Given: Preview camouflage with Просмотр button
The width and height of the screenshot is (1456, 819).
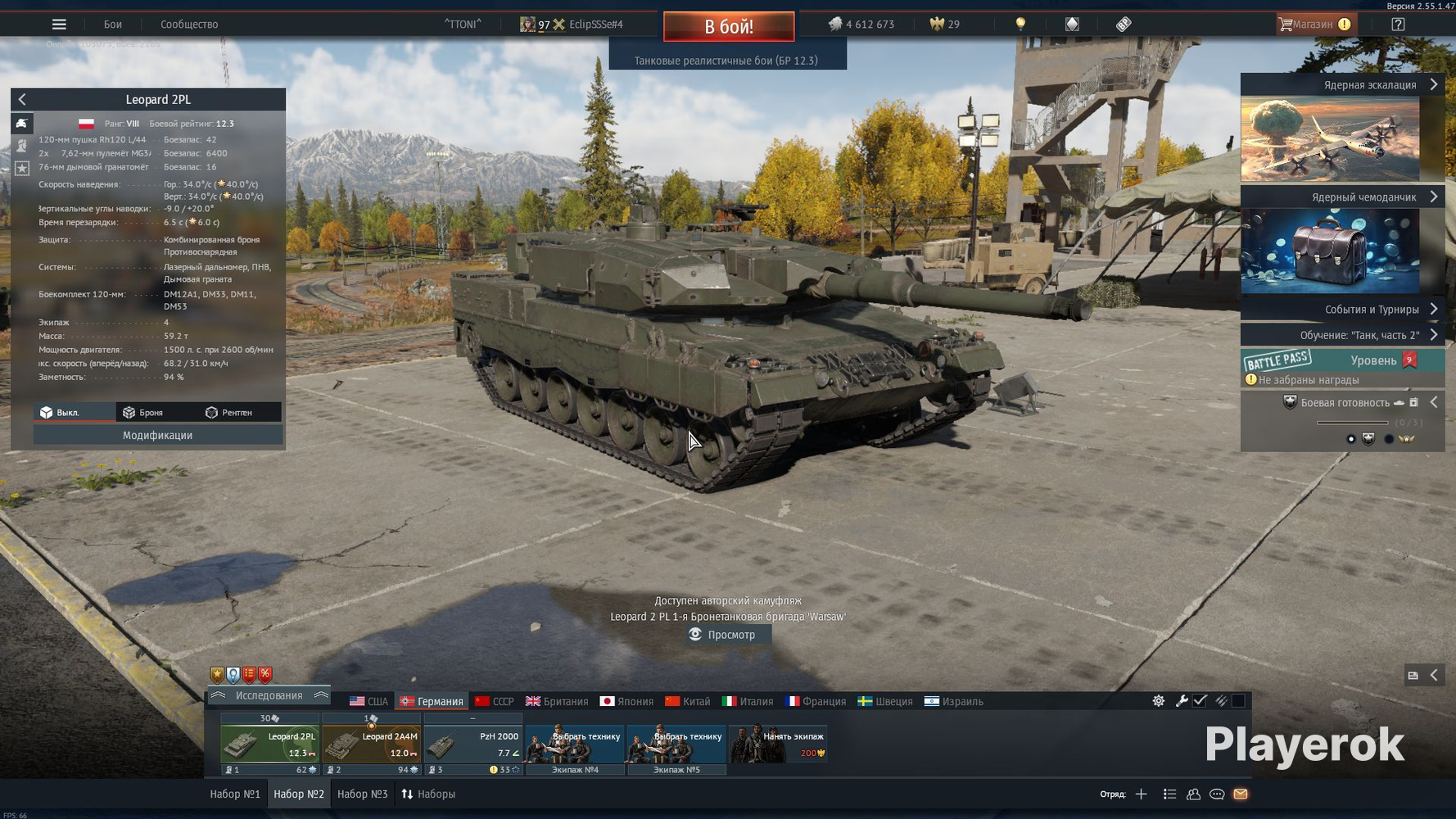Looking at the screenshot, I should [723, 635].
